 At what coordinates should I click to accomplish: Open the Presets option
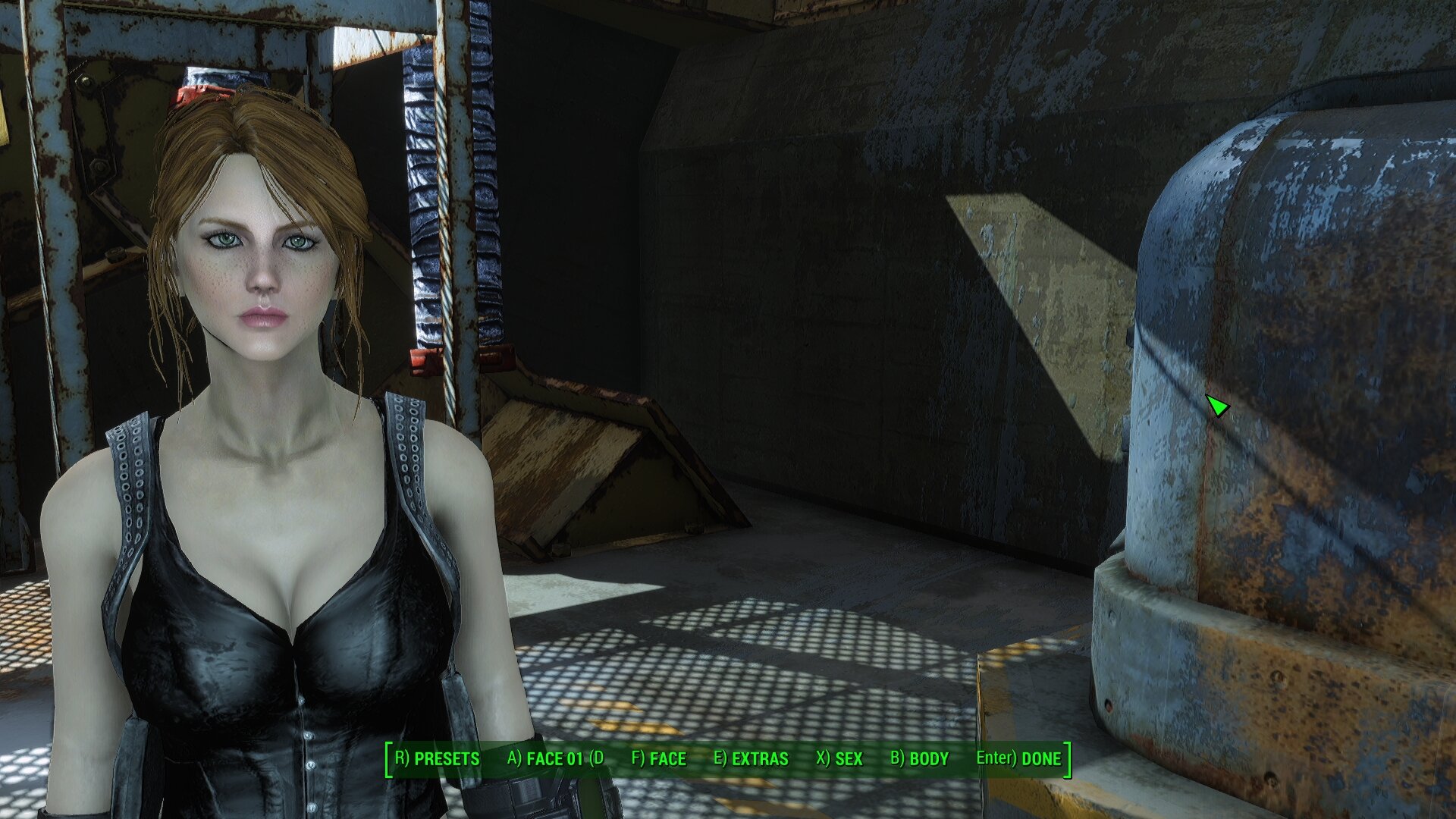[x=438, y=759]
